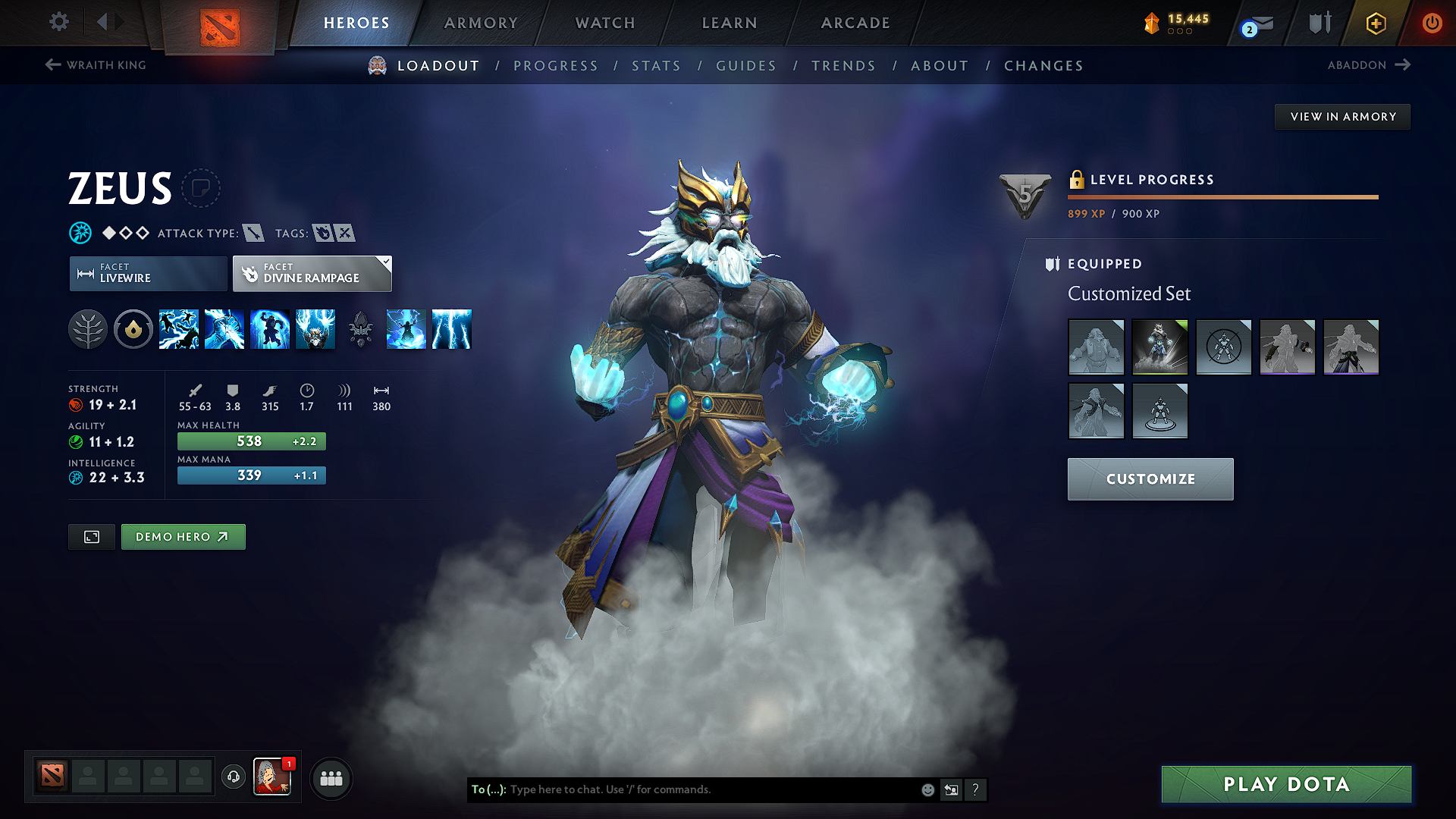Image resolution: width=1456 pixels, height=819 pixels.
Task: Open Dota 2 settings with the gear icon
Action: pyautogui.click(x=58, y=23)
